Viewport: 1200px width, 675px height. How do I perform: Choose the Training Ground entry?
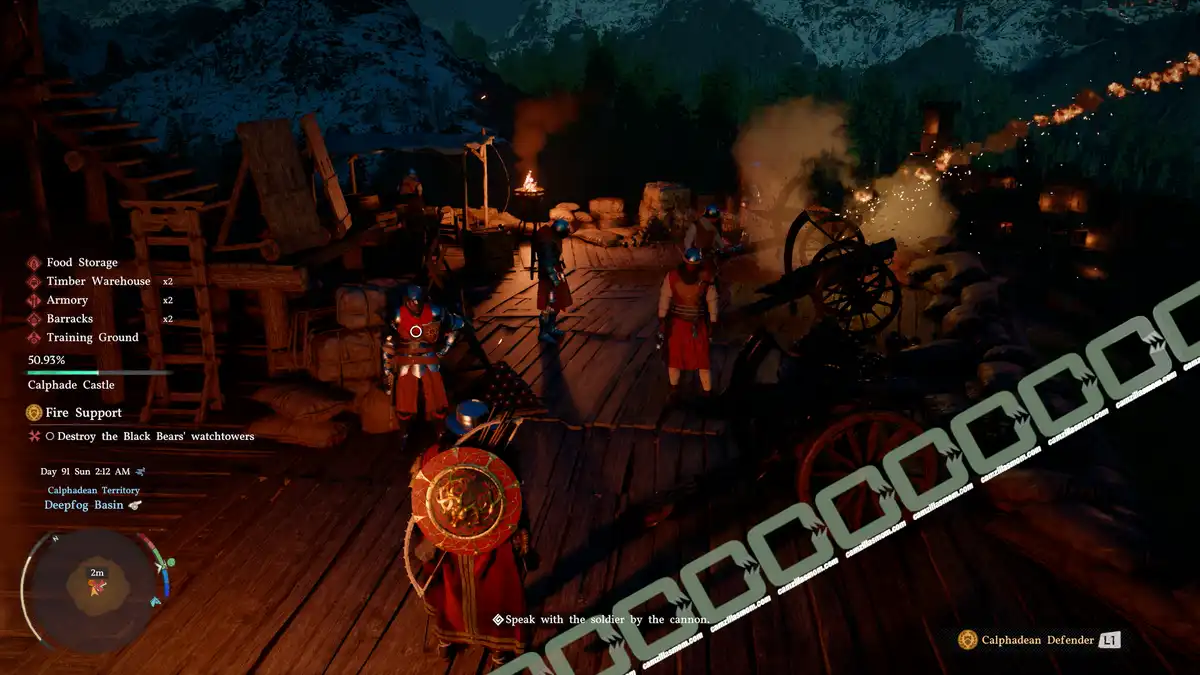[x=92, y=338]
